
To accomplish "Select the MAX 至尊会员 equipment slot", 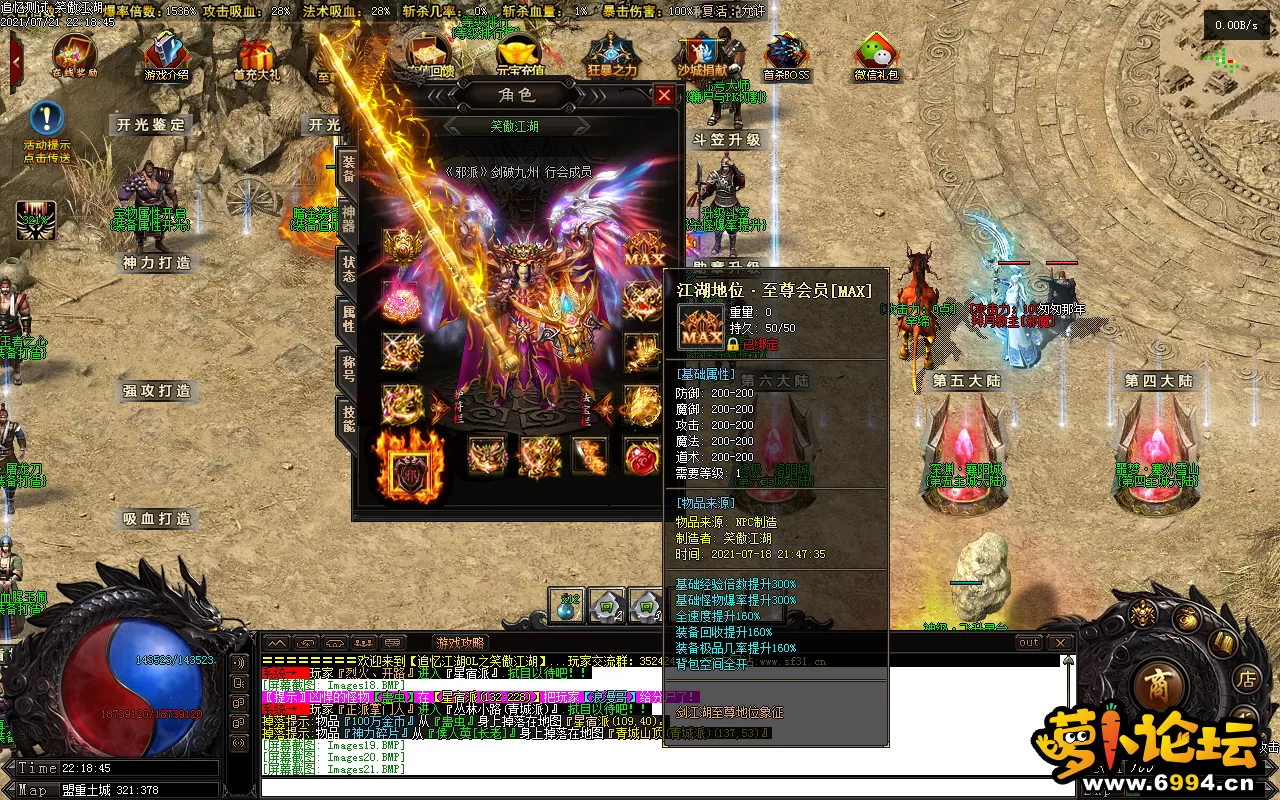I will (x=644, y=249).
